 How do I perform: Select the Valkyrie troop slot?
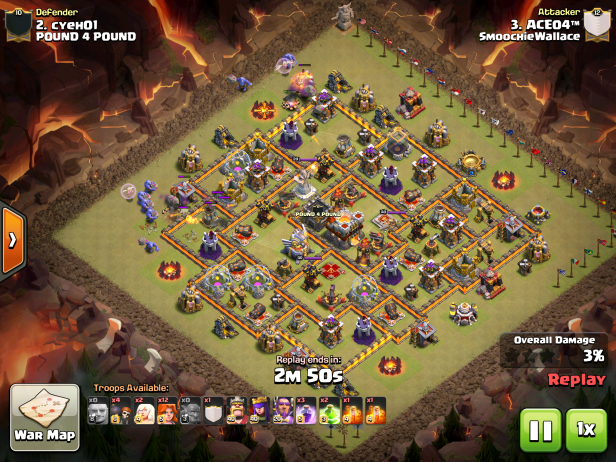(167, 411)
